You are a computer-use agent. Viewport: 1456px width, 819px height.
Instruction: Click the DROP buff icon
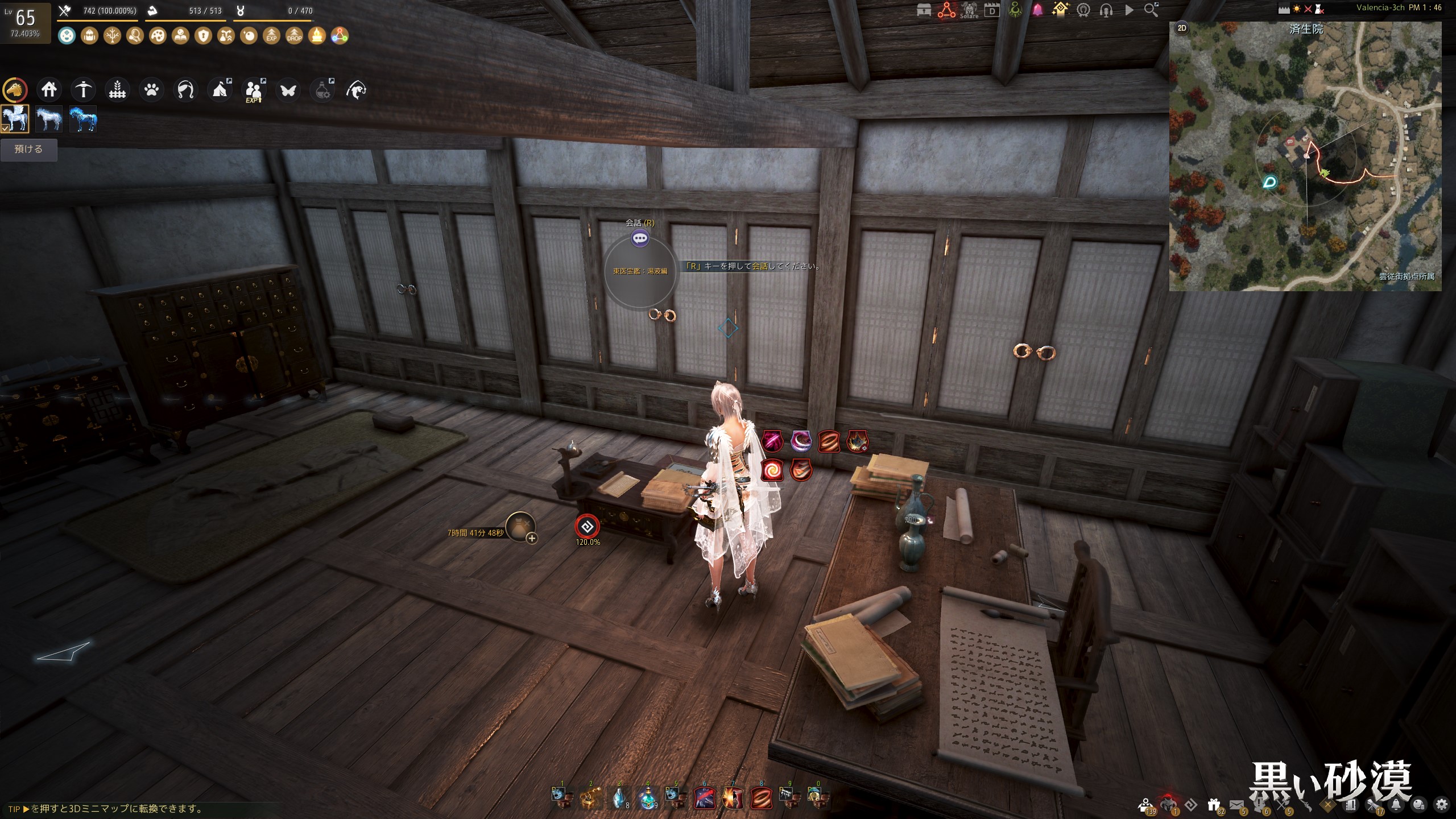(294, 36)
